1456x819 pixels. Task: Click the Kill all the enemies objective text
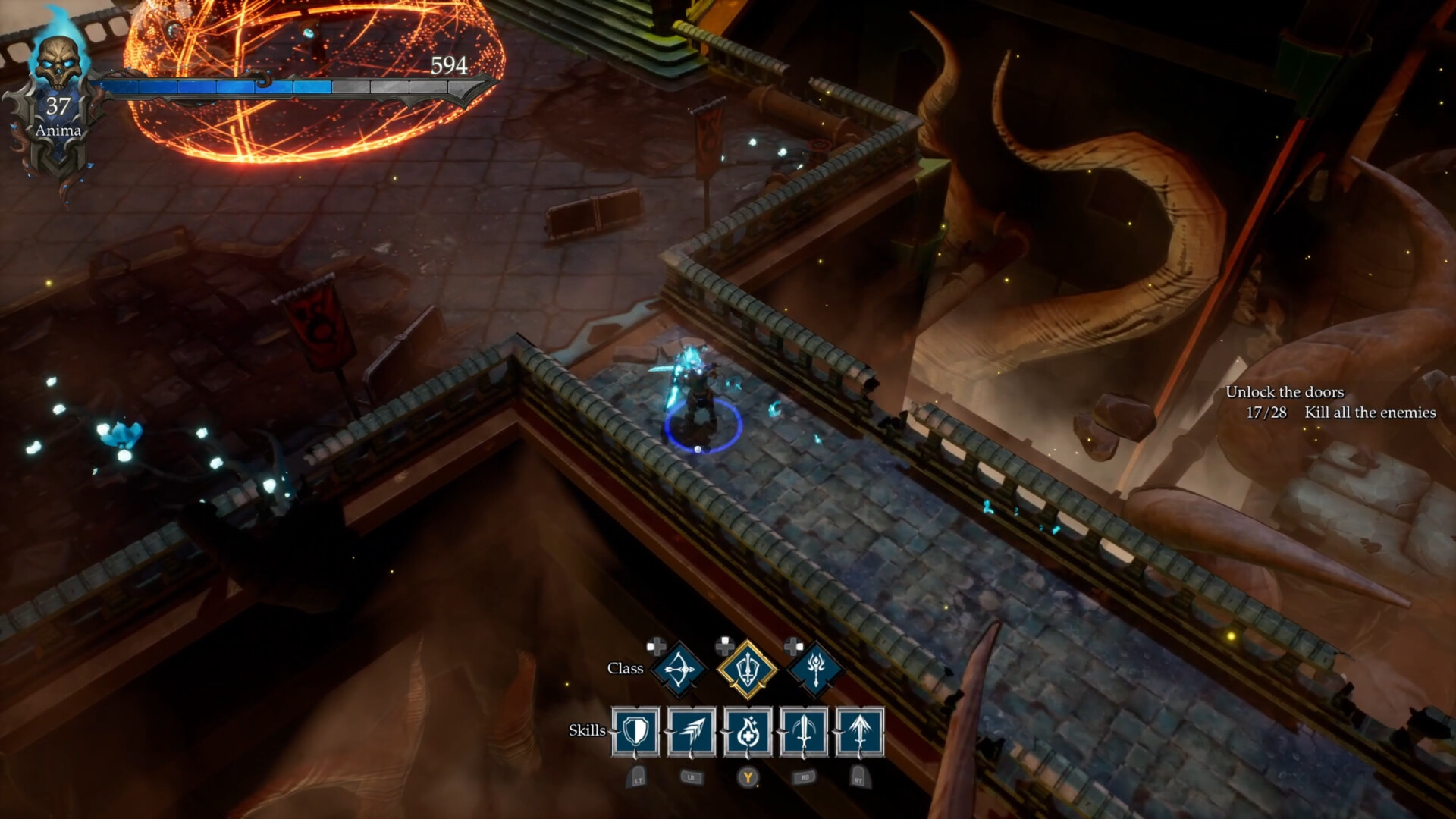[1369, 413]
